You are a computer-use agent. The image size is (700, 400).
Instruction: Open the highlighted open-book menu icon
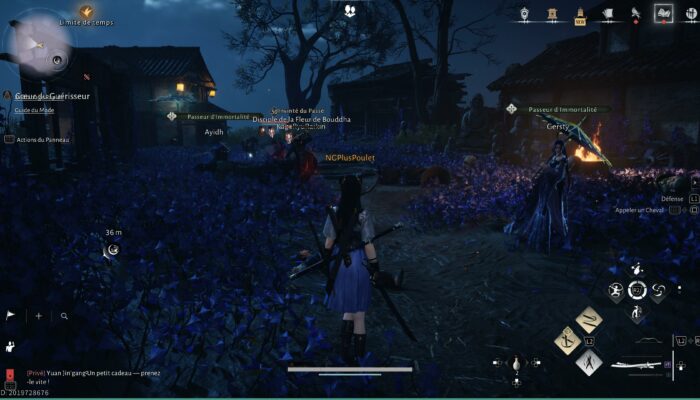(x=662, y=14)
